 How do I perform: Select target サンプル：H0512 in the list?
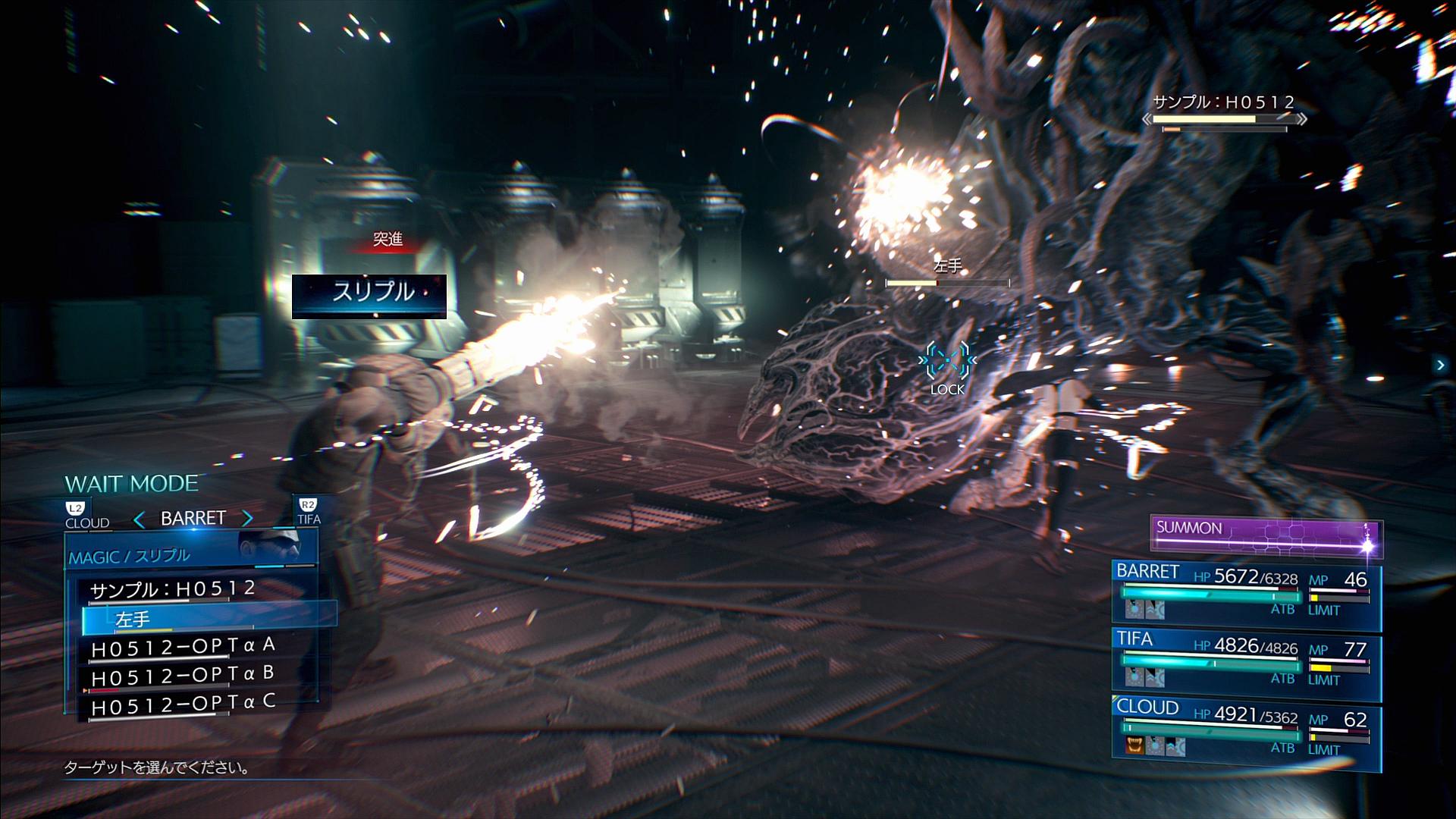click(x=173, y=589)
